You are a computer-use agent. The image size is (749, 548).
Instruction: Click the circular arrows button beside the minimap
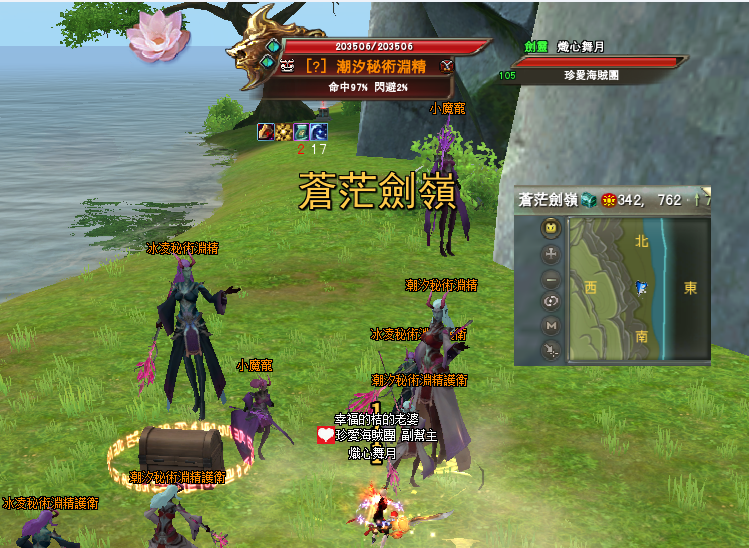[551, 302]
